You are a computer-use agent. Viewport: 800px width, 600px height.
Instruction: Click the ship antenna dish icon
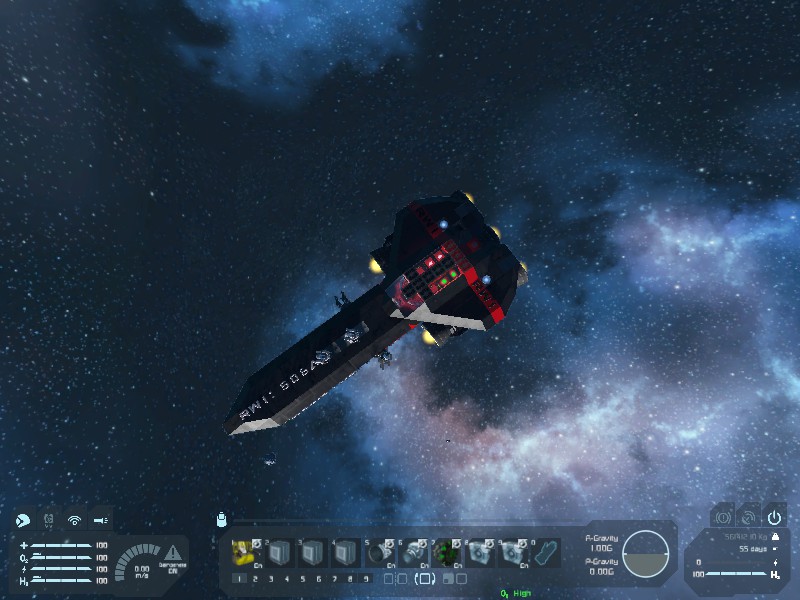coord(748,517)
